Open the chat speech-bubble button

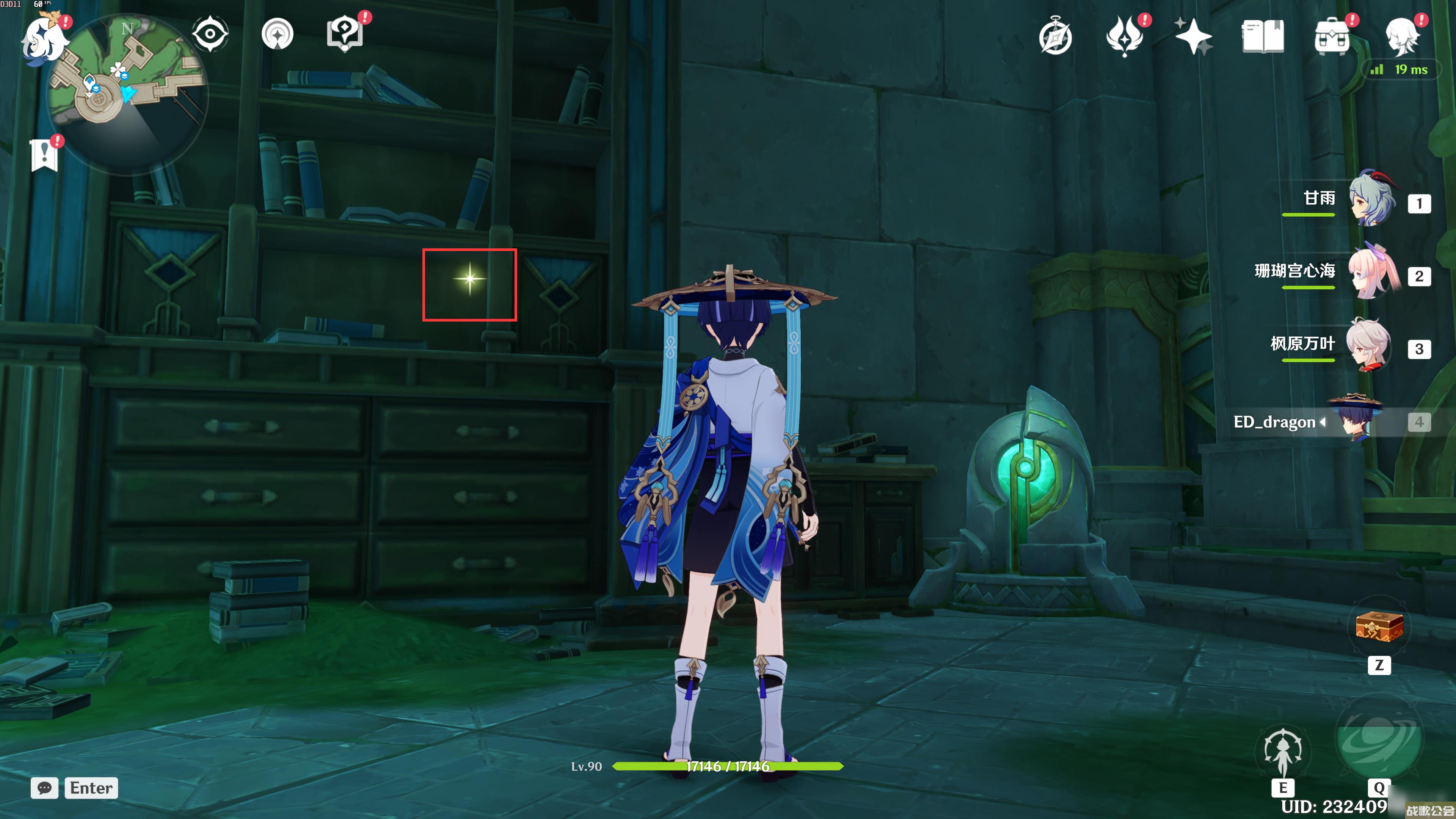pos(45,788)
